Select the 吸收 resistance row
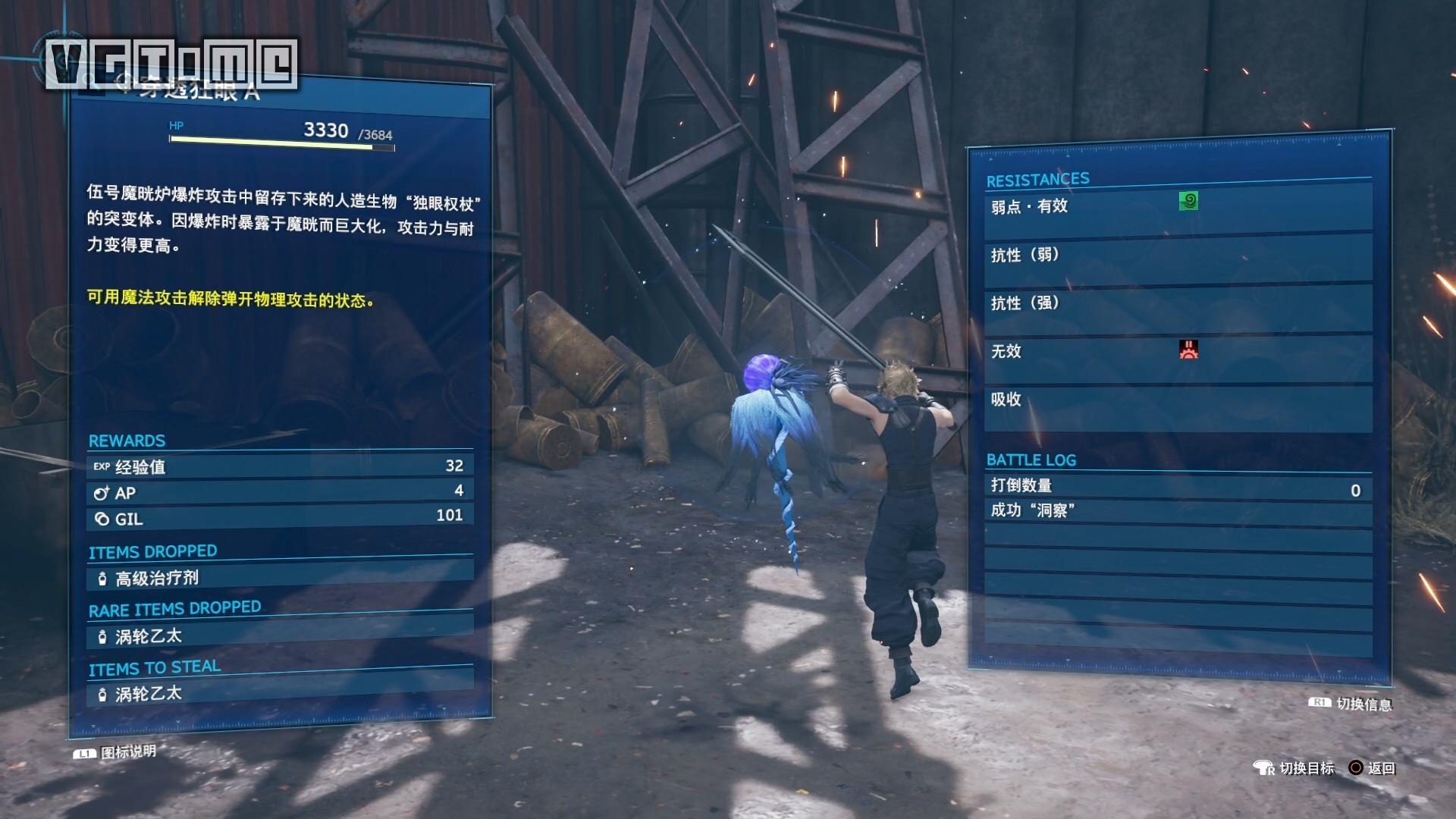 [x=1177, y=400]
